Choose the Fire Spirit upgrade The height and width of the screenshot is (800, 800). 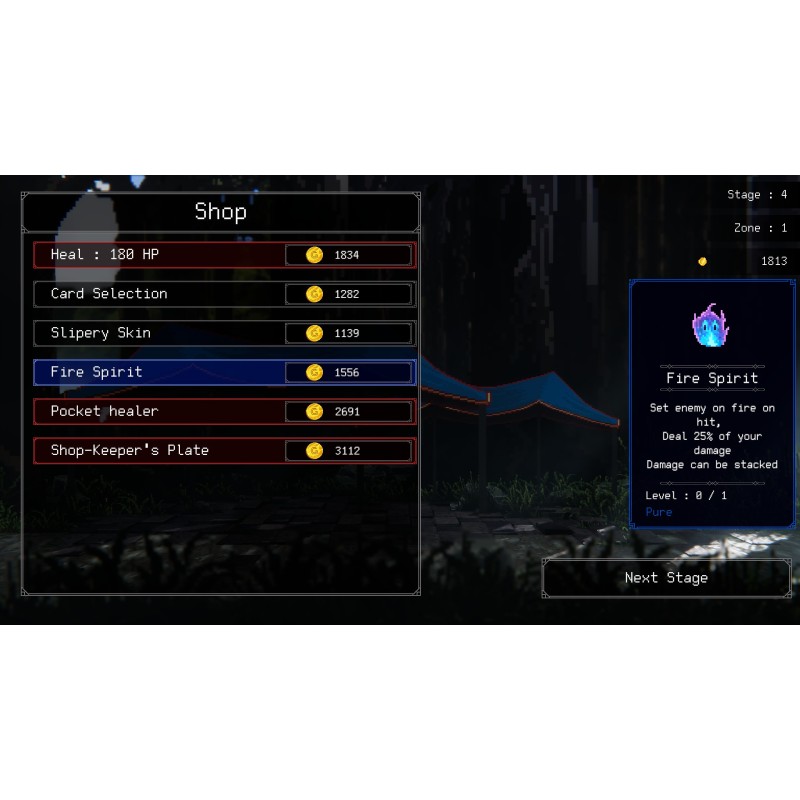pos(224,372)
